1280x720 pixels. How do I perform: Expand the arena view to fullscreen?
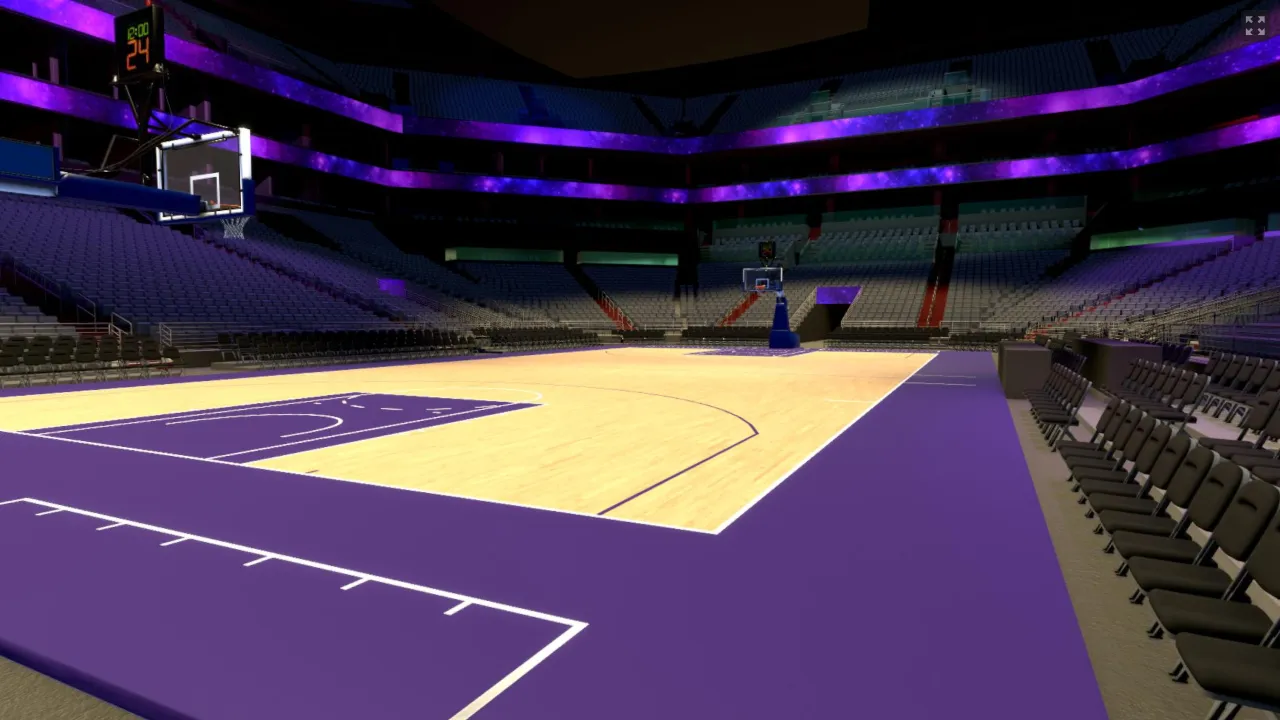(1255, 26)
